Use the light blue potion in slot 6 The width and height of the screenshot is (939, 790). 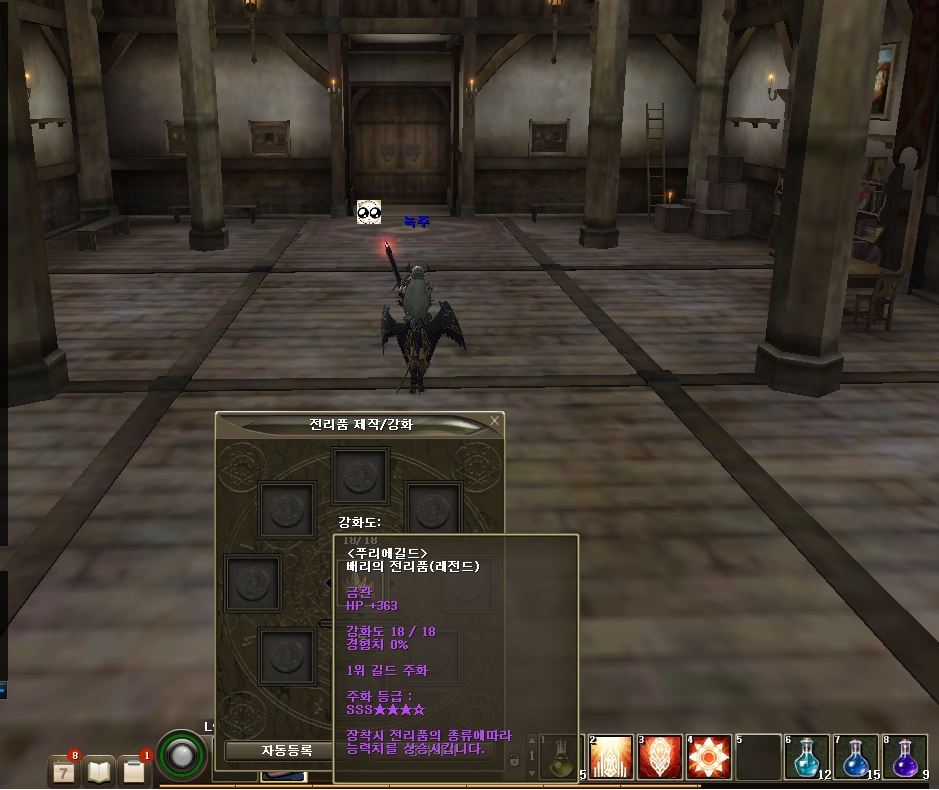(807, 757)
